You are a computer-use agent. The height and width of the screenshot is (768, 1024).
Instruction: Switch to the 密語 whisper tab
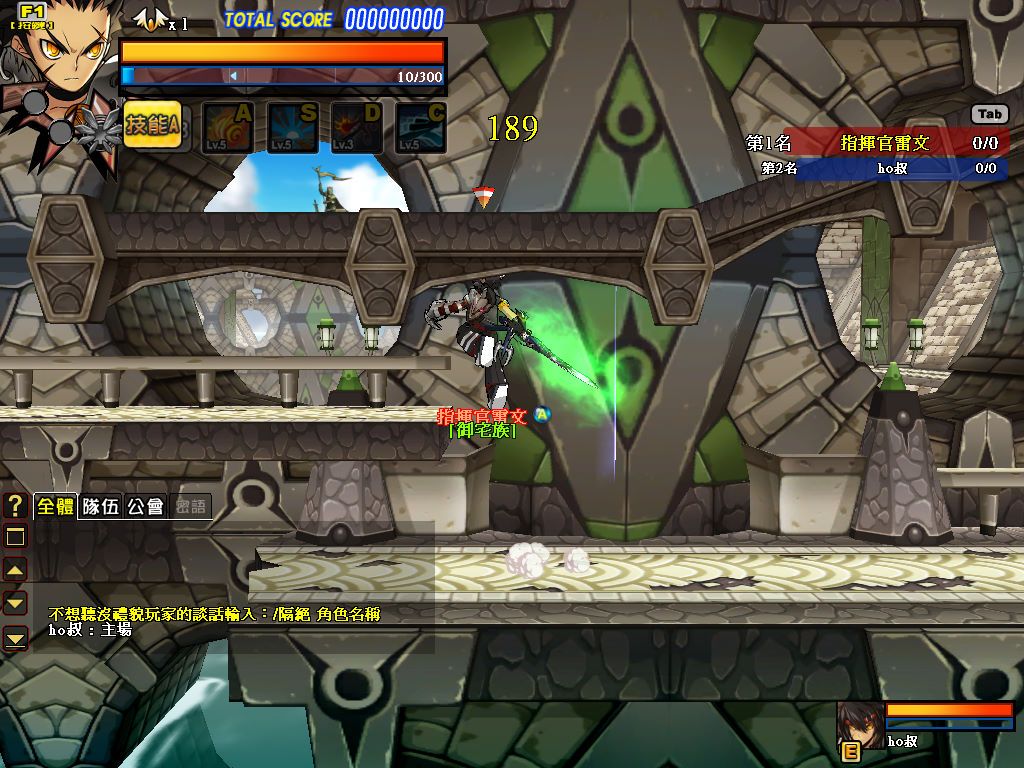point(190,506)
